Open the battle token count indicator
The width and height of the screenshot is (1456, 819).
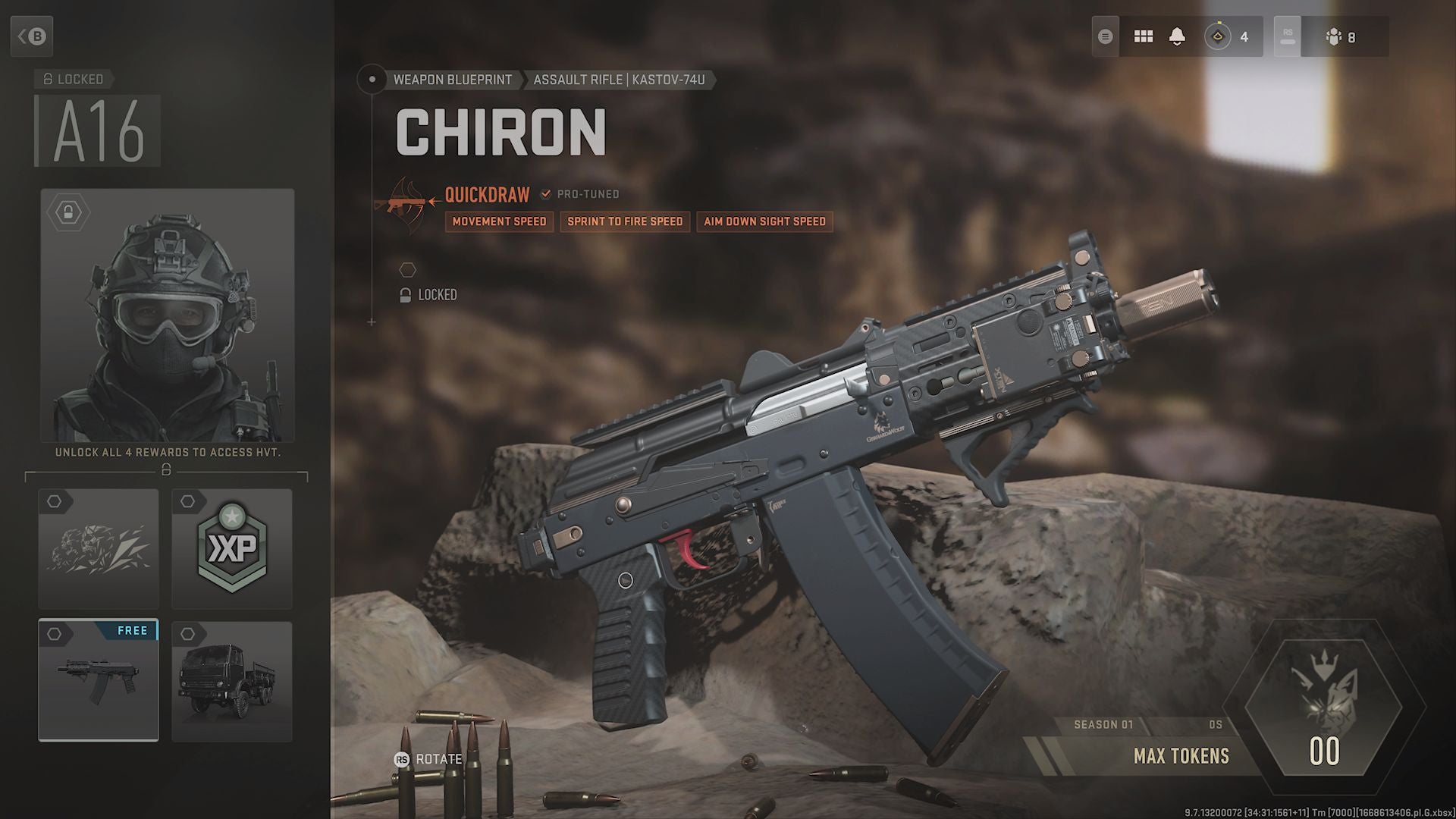(x=1230, y=36)
